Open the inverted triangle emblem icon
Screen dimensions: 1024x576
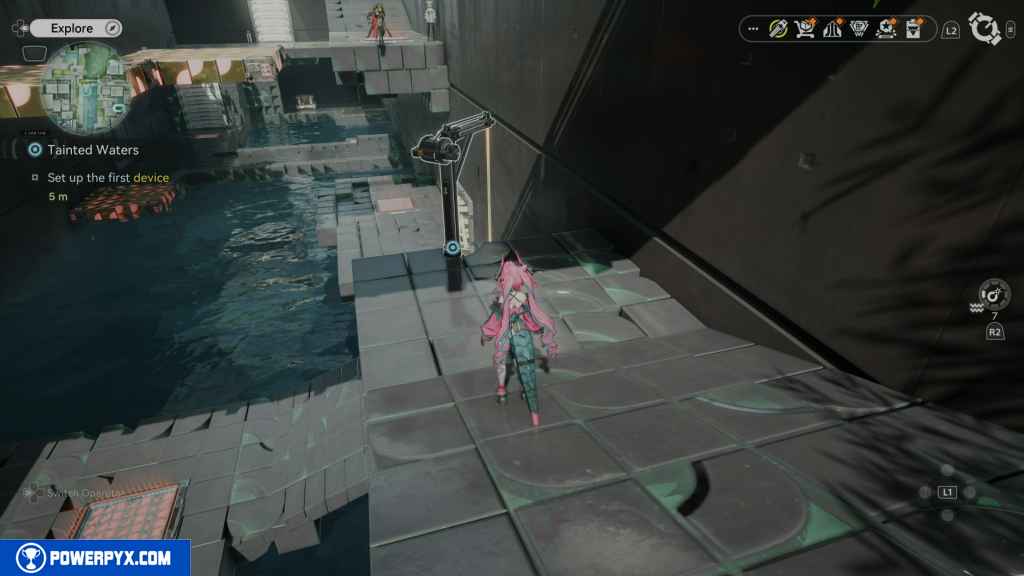858,29
